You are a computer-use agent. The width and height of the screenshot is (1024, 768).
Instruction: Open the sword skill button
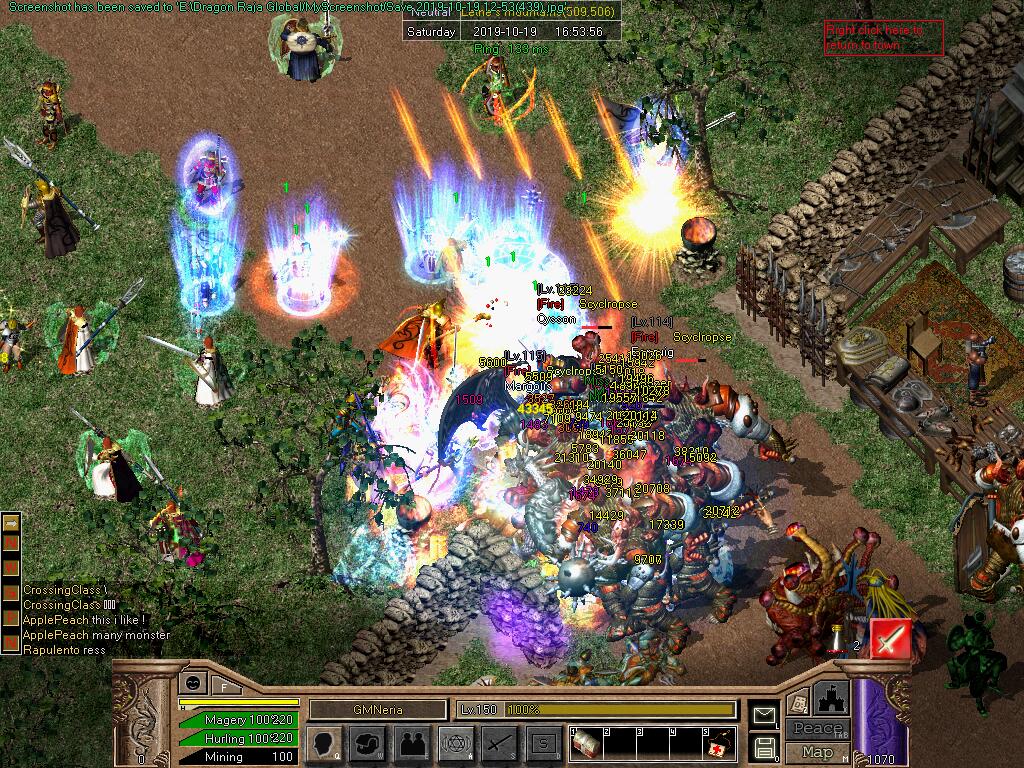coord(500,743)
